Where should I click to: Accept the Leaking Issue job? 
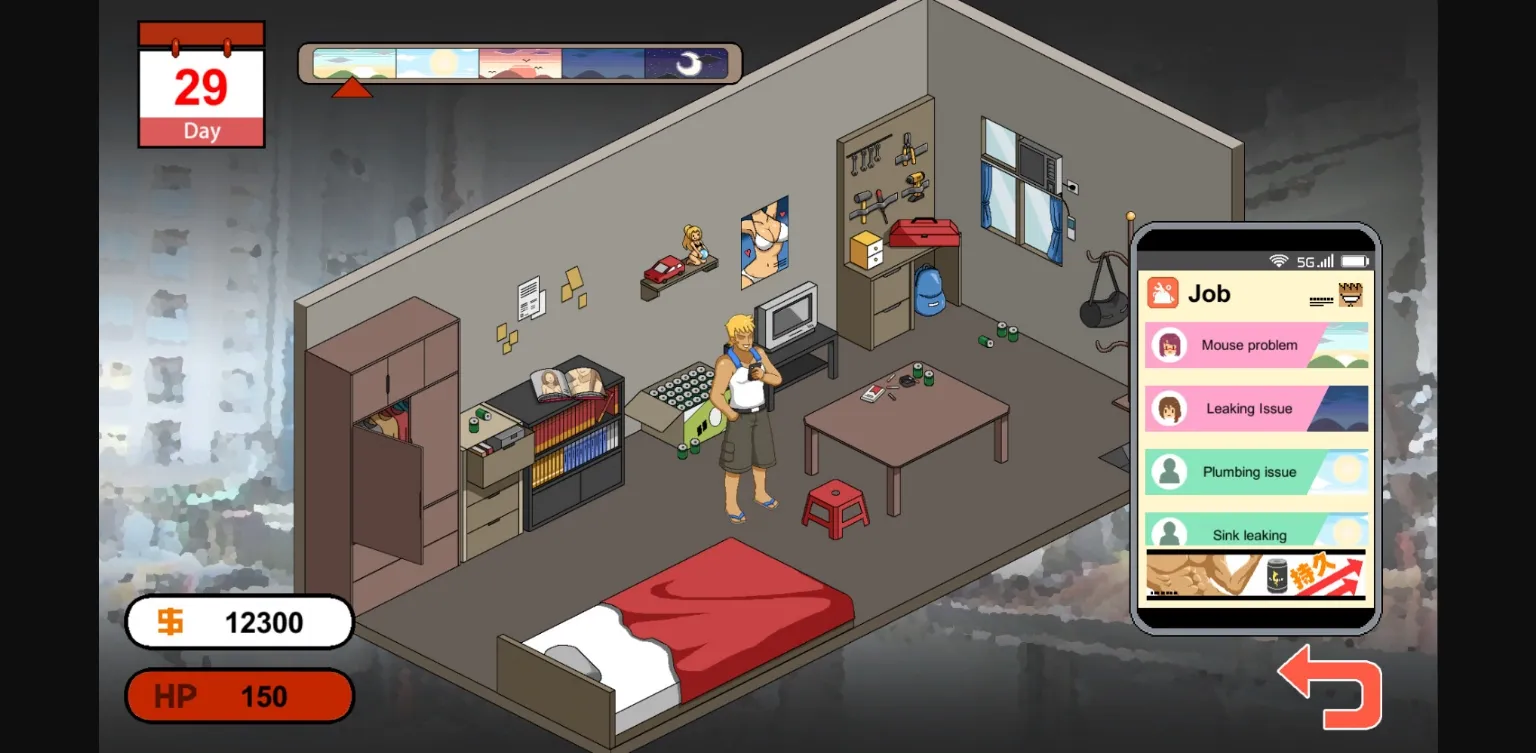[x=1250, y=409]
